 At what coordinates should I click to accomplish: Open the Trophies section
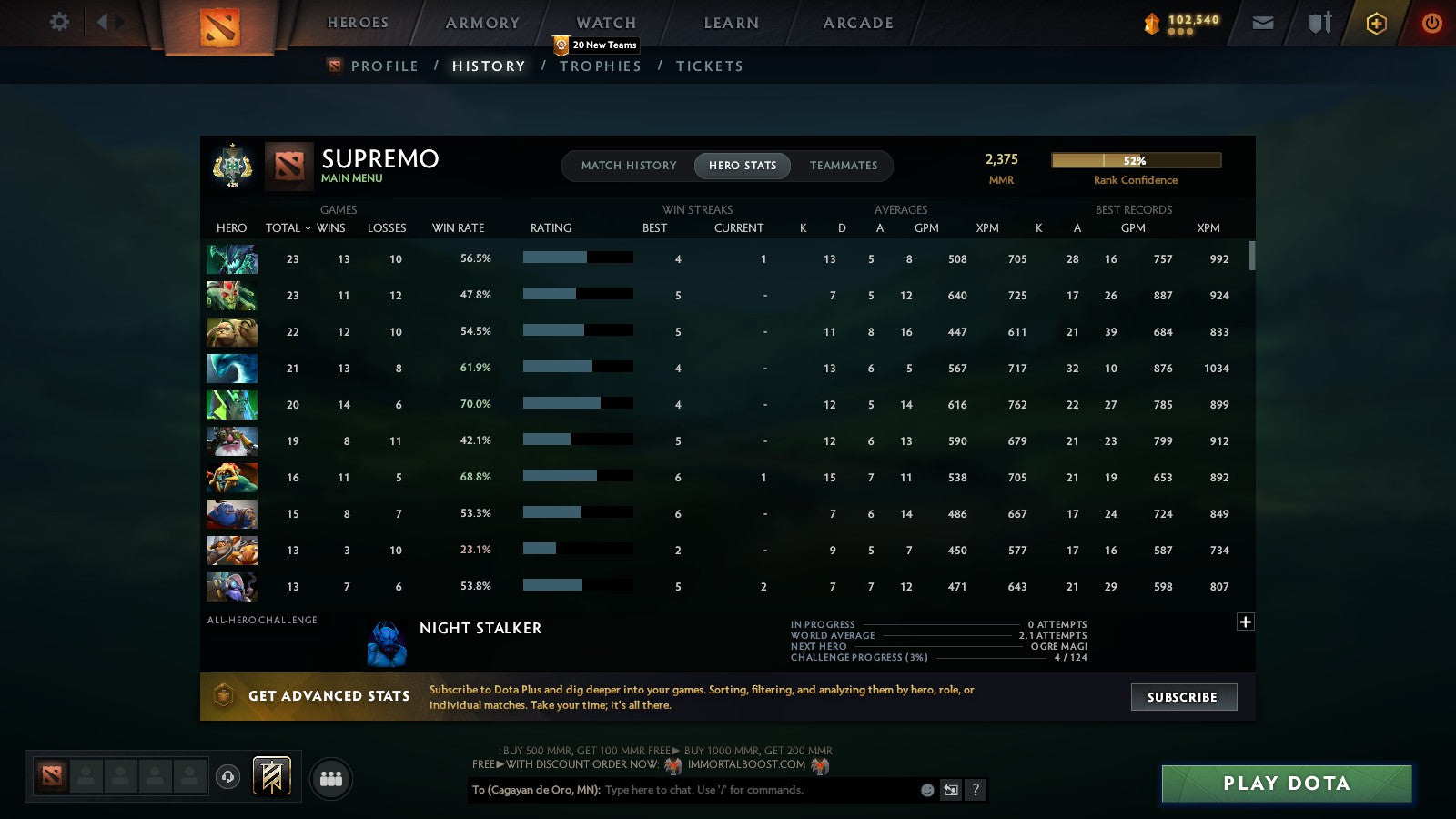click(x=601, y=66)
